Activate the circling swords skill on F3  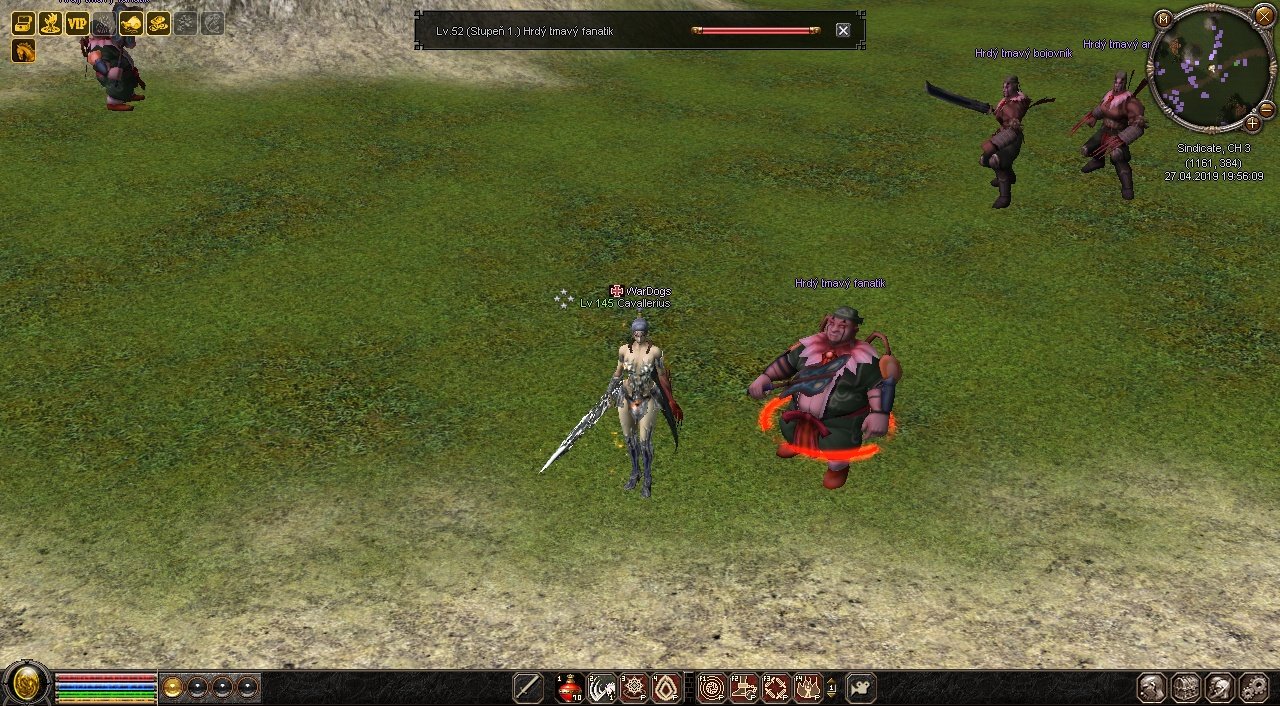(776, 688)
